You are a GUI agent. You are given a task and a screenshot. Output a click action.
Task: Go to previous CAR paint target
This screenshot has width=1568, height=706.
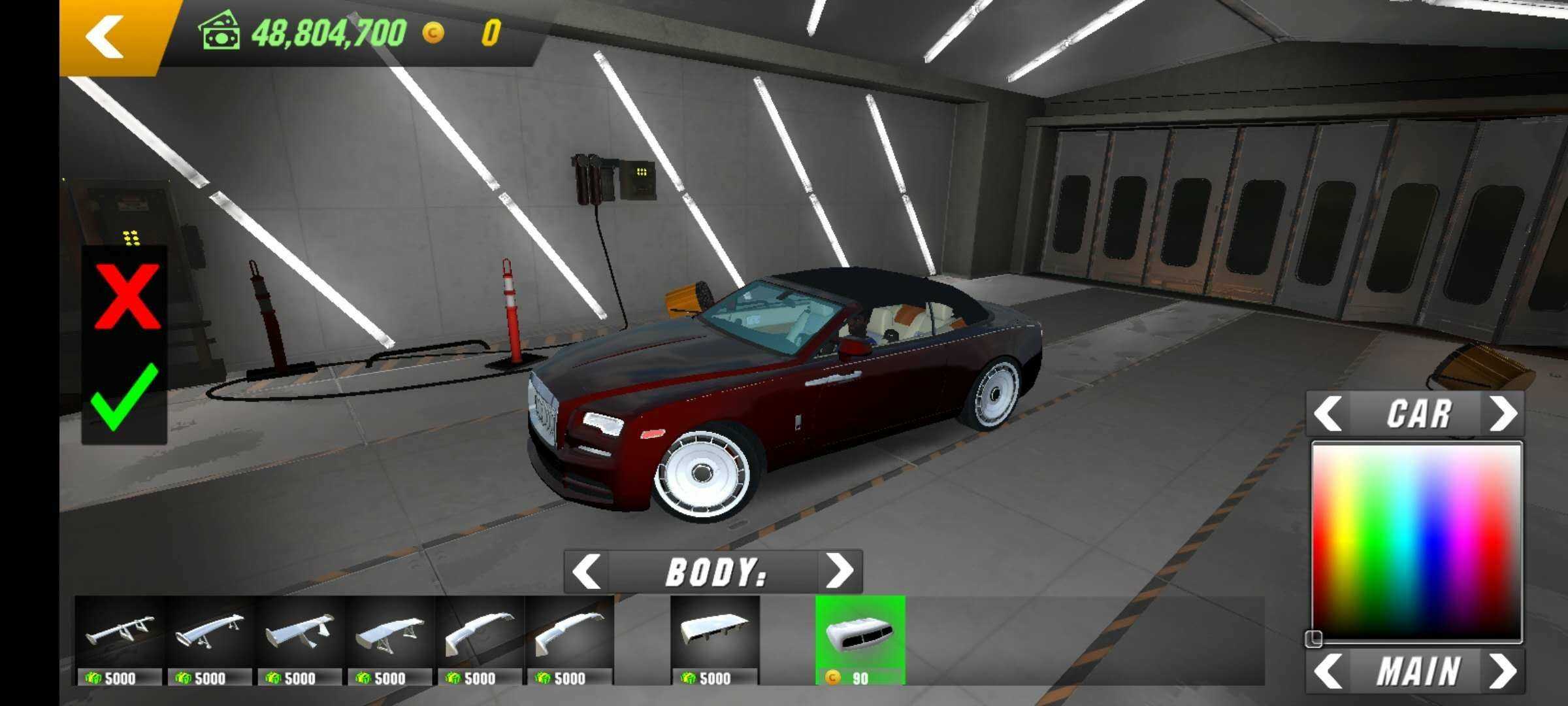[1328, 414]
